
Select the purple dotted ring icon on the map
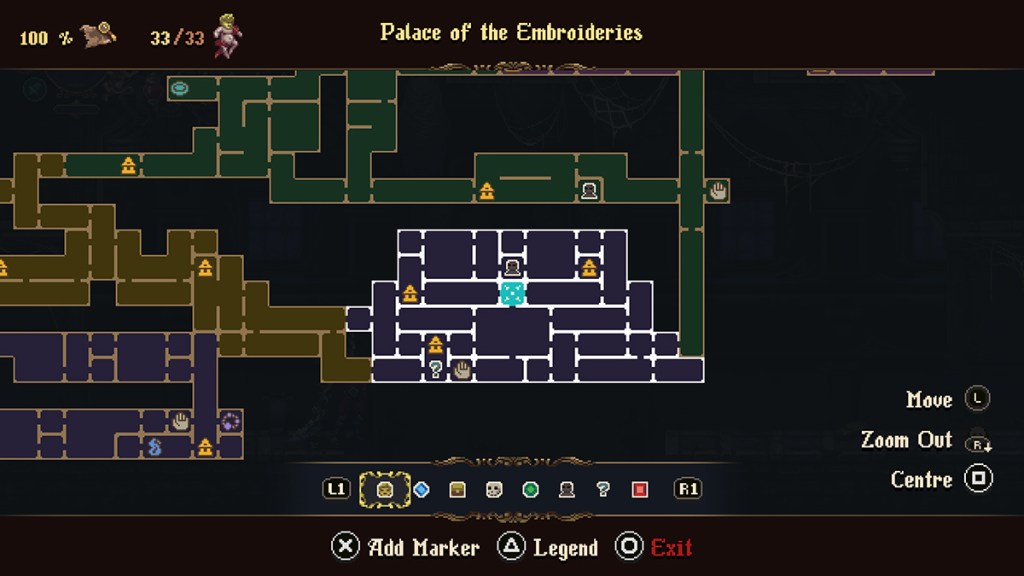click(x=230, y=421)
